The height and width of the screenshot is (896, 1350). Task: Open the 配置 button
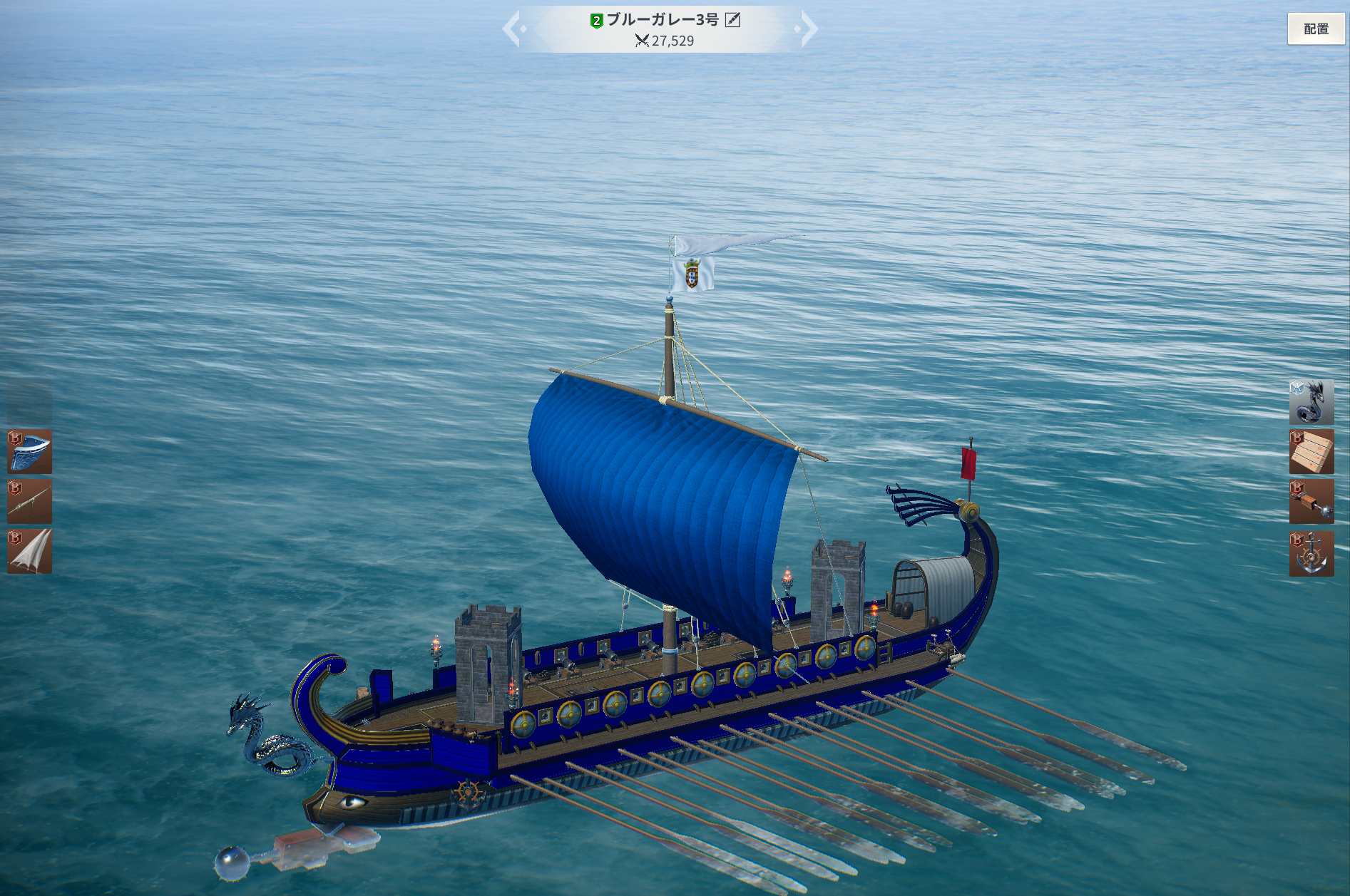coord(1316,29)
